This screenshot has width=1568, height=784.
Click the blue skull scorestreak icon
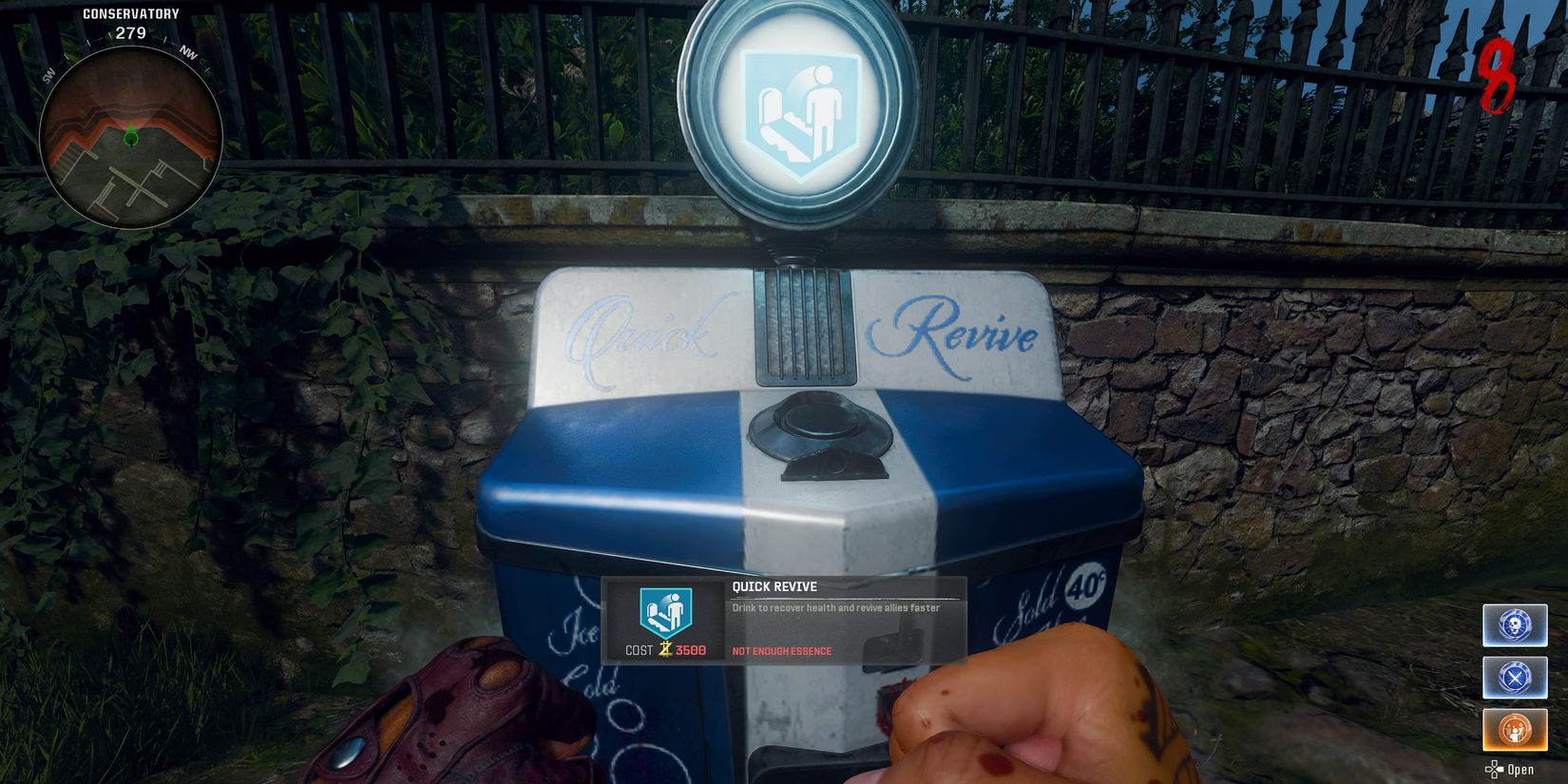1514,625
